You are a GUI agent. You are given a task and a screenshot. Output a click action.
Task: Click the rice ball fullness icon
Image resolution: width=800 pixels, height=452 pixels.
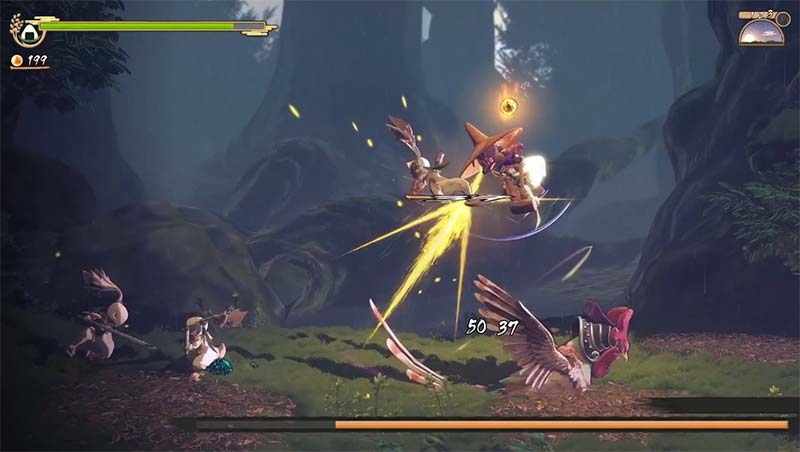pyautogui.click(x=27, y=30)
